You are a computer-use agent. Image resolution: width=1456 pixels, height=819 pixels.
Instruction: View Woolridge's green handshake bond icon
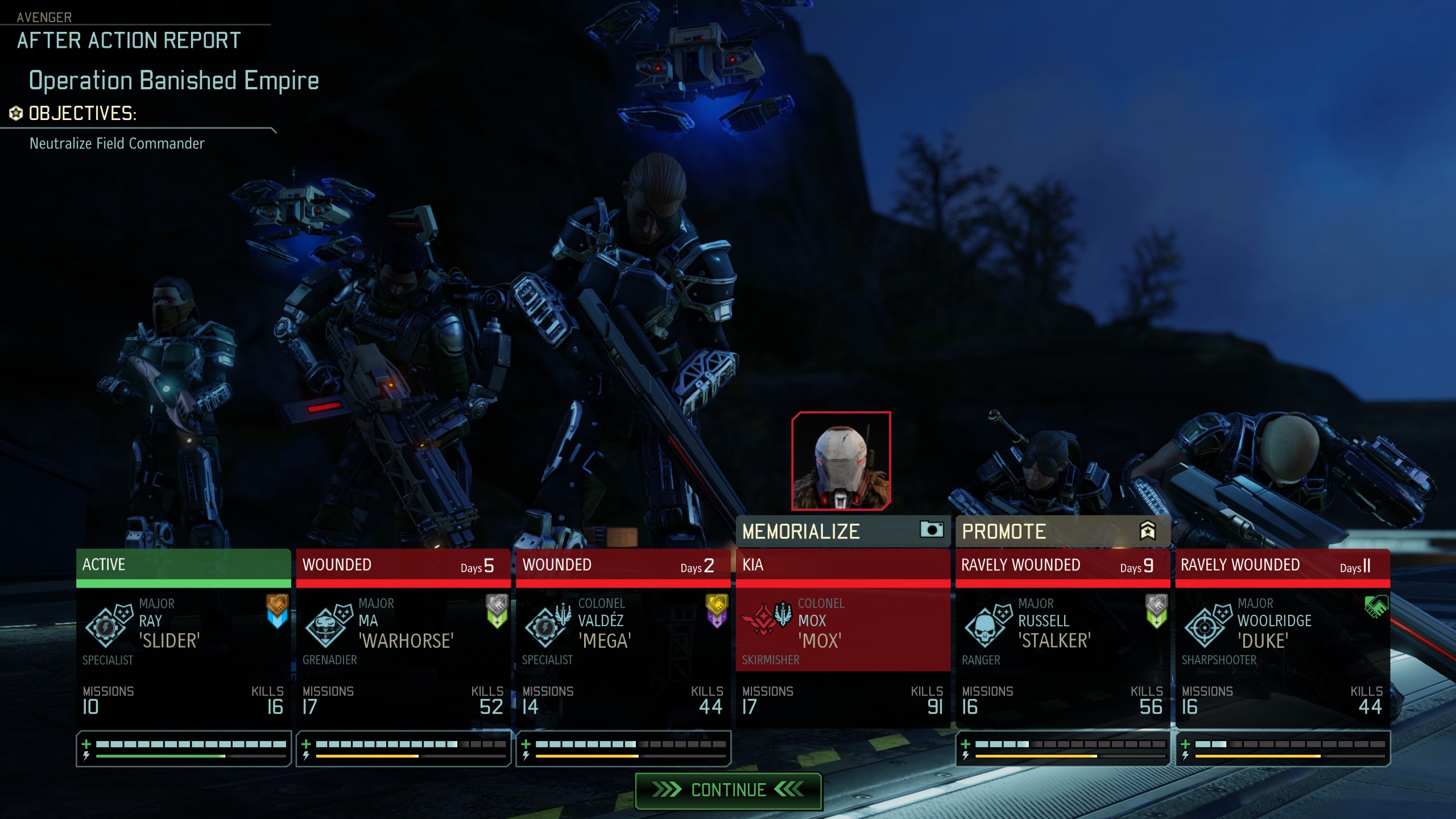tap(1375, 606)
